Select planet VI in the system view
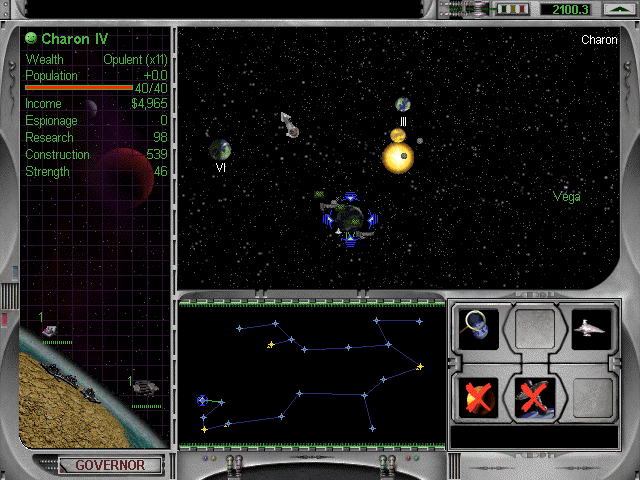640x480 pixels. (x=220, y=150)
